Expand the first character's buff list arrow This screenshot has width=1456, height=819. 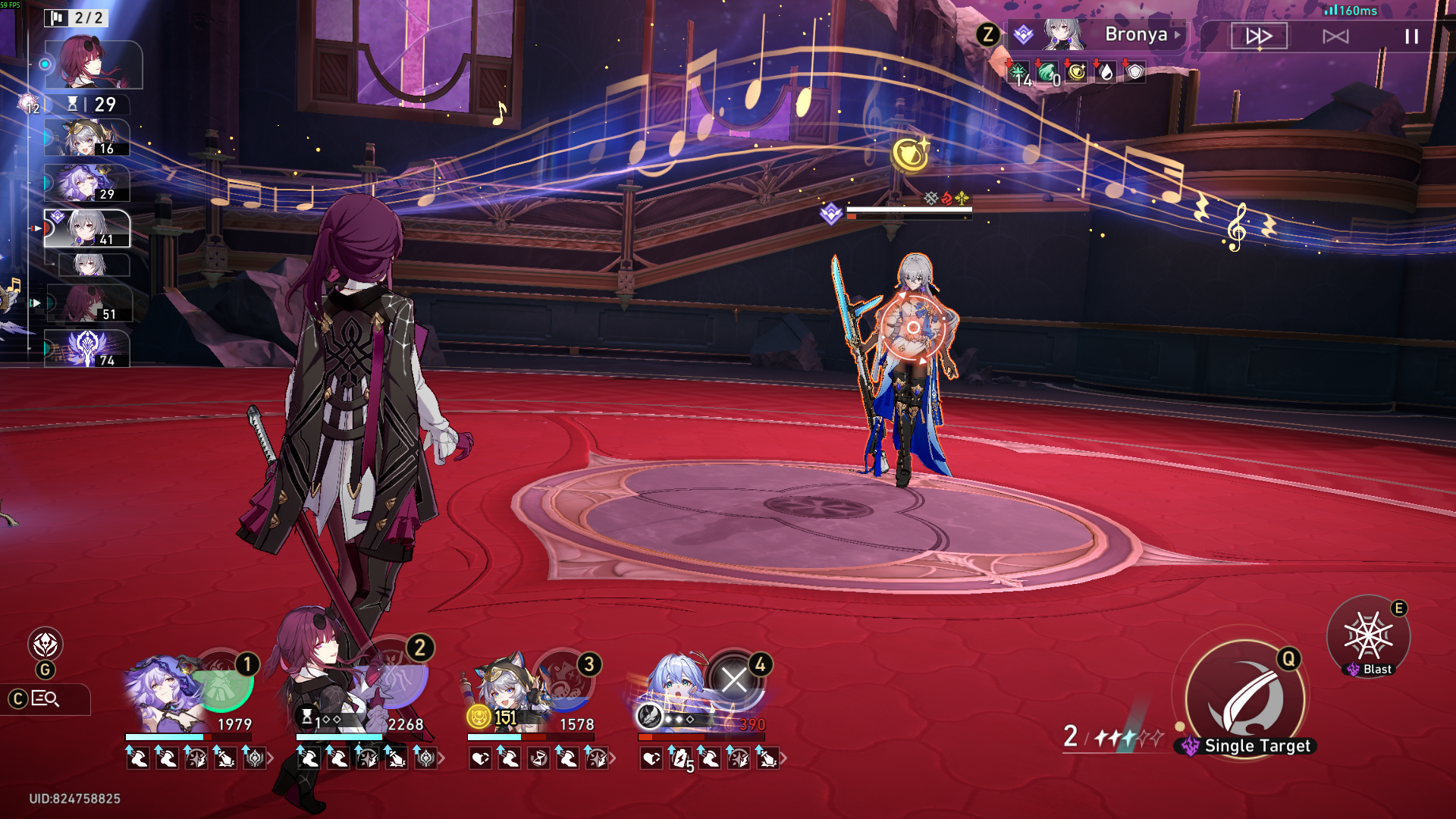271,758
